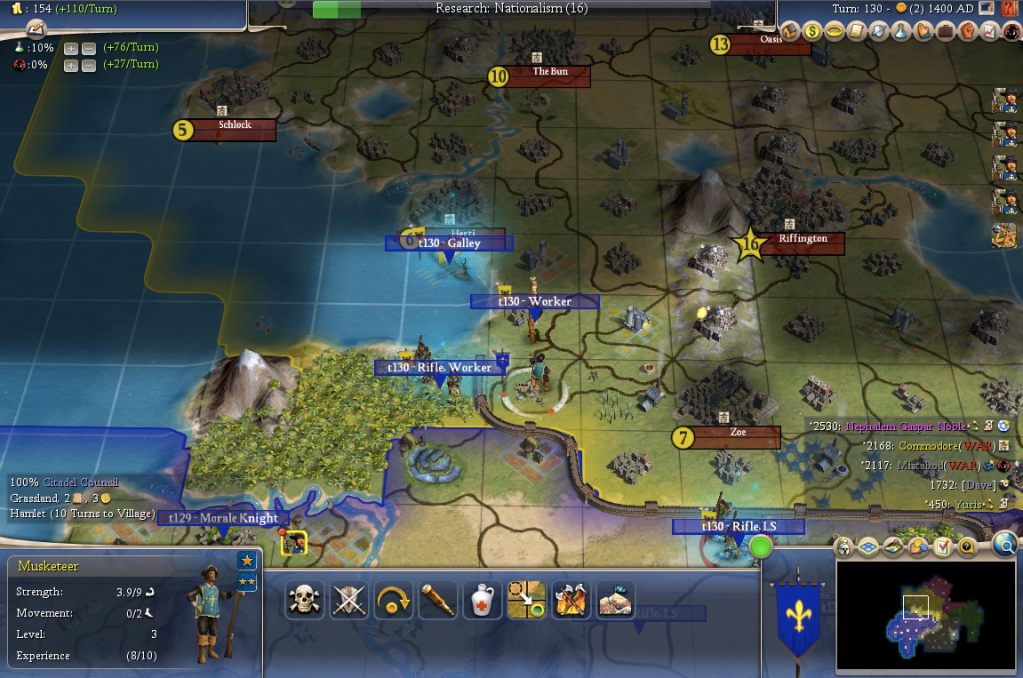The height and width of the screenshot is (678, 1023).
Task: Toggle the blue tile grid overlay
Action: [868, 547]
